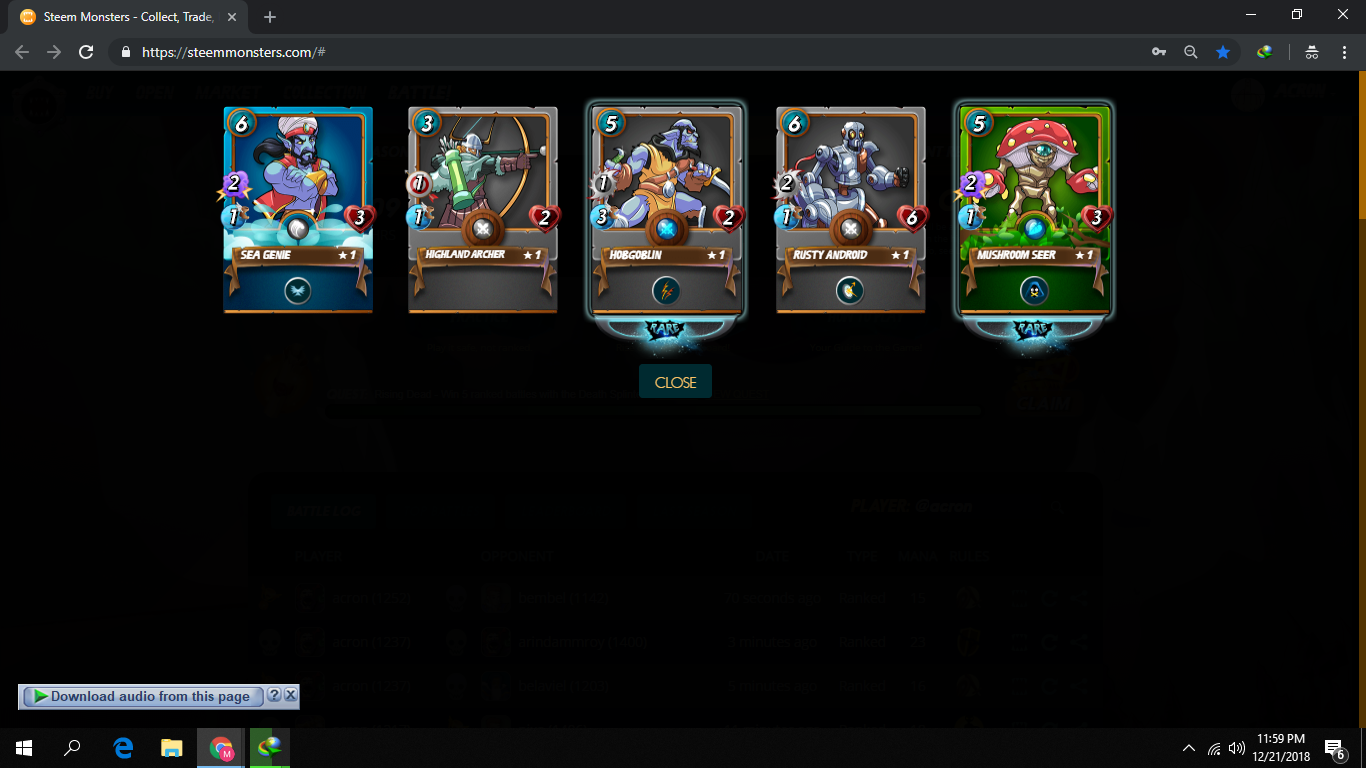Close the card pack reveal
This screenshot has height=768, width=1366.
(675, 382)
